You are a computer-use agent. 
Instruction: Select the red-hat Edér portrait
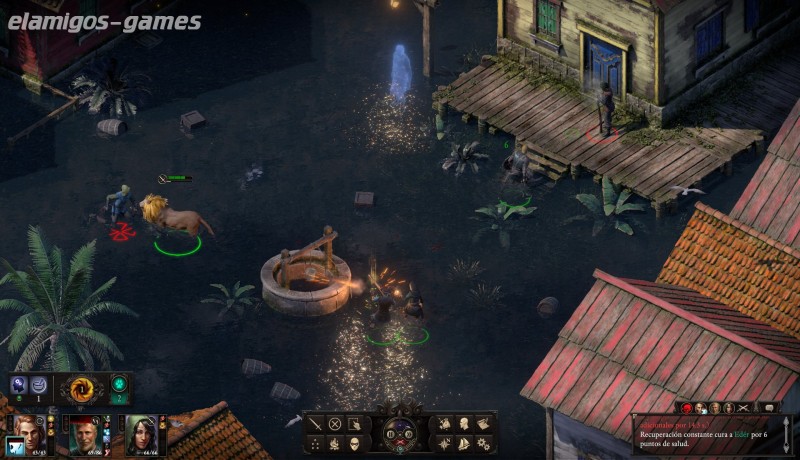[x=87, y=437]
